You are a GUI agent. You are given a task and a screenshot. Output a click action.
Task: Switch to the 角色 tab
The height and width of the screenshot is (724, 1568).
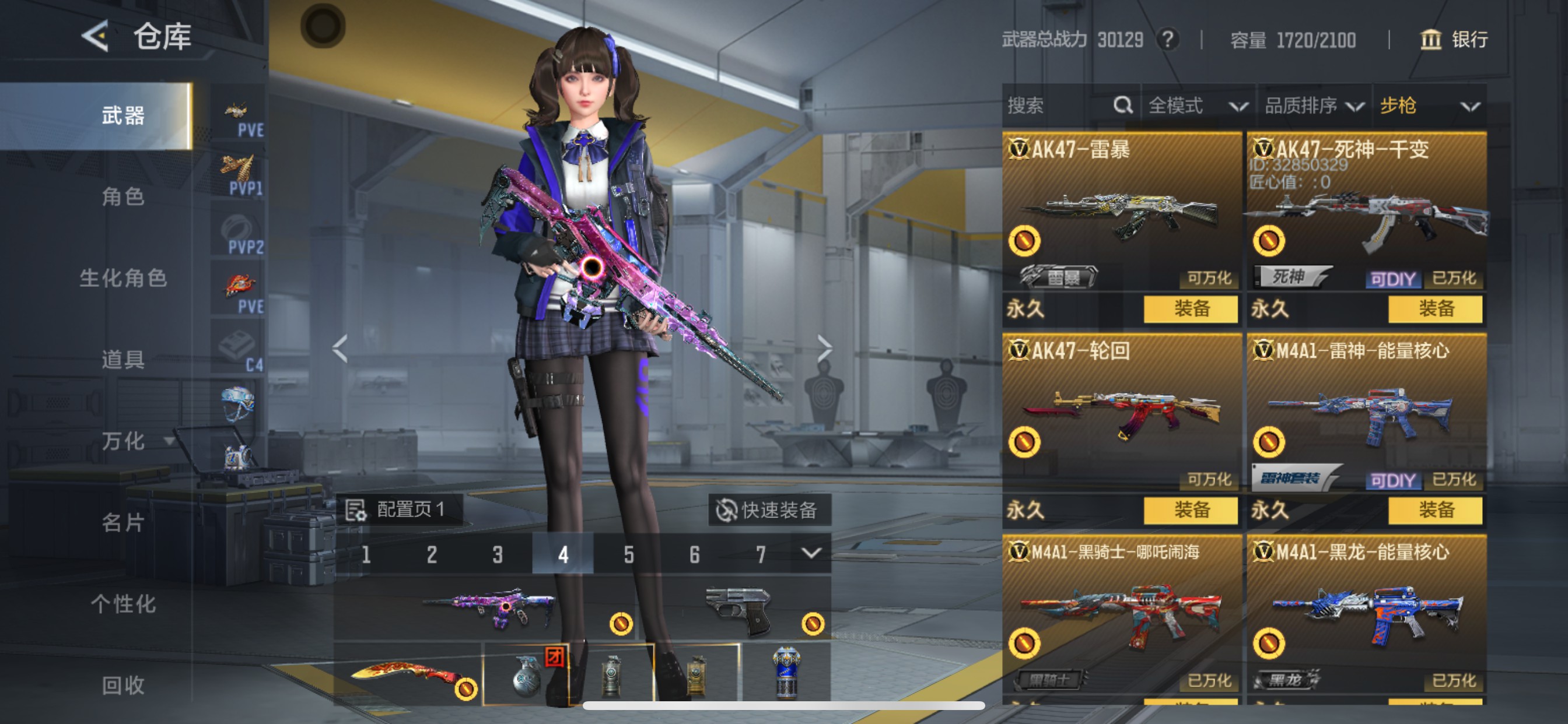click(125, 197)
